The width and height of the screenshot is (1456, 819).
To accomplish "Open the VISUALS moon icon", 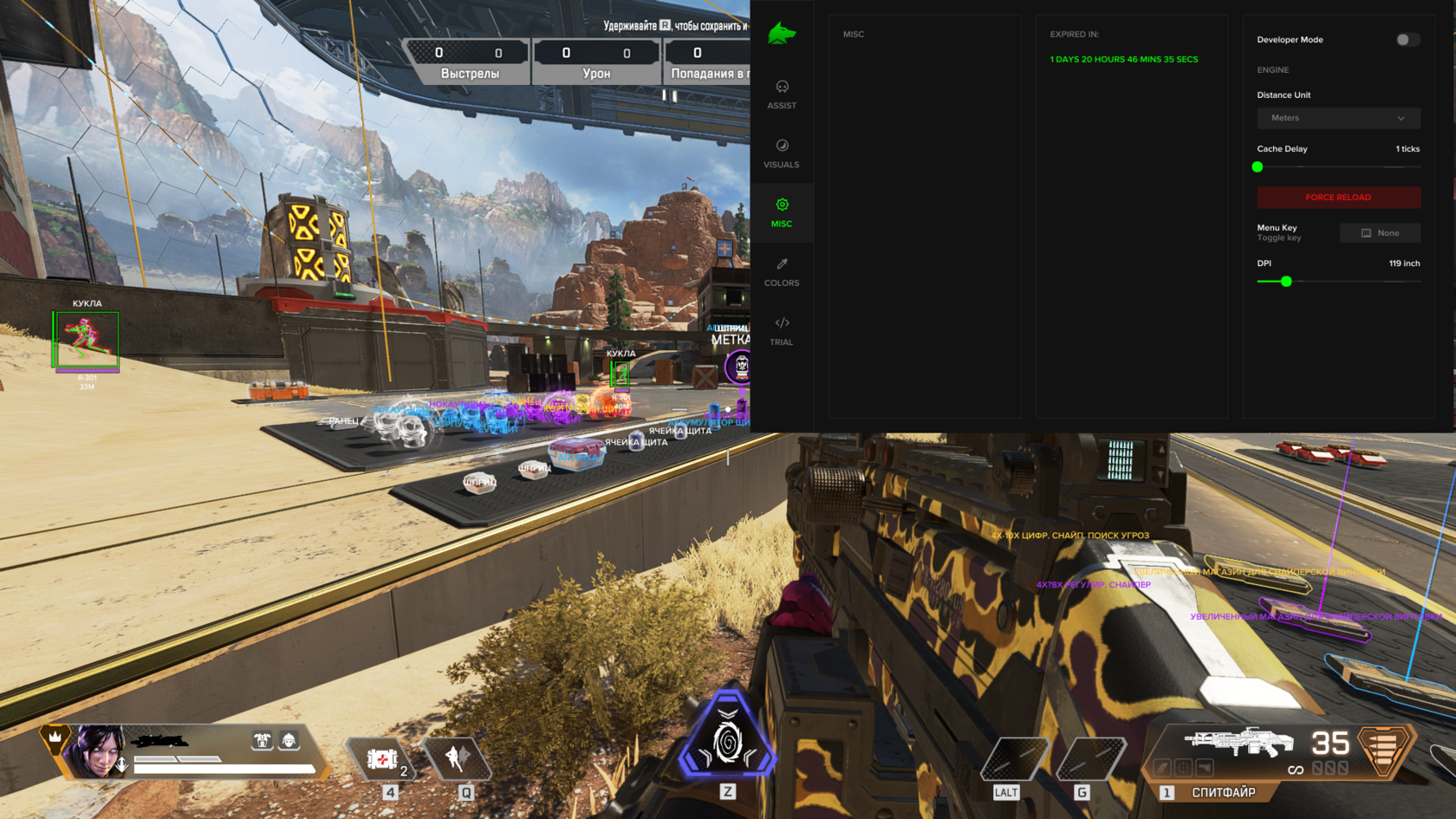I will coord(782,145).
